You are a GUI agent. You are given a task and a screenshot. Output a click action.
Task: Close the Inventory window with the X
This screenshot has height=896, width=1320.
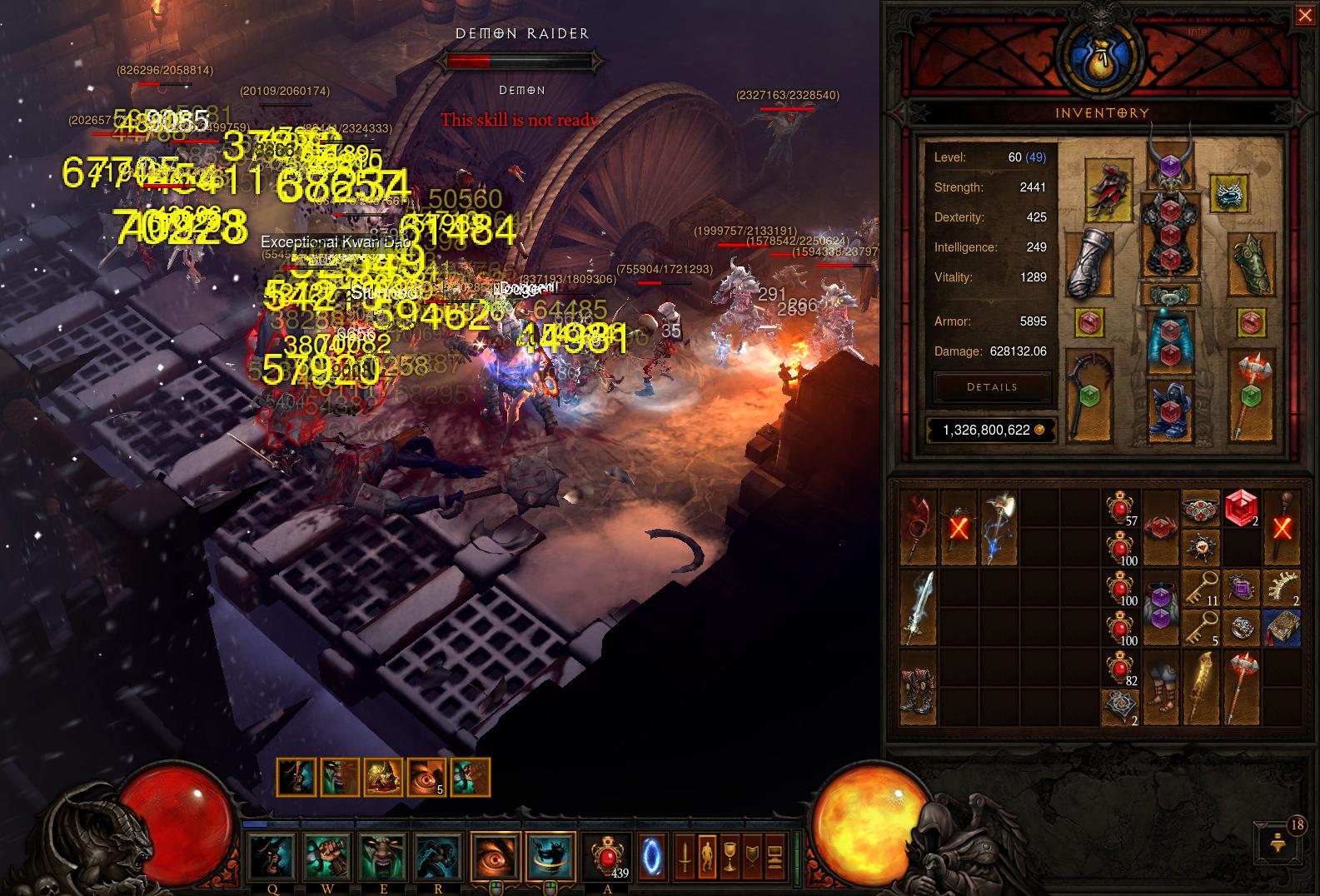1305,14
